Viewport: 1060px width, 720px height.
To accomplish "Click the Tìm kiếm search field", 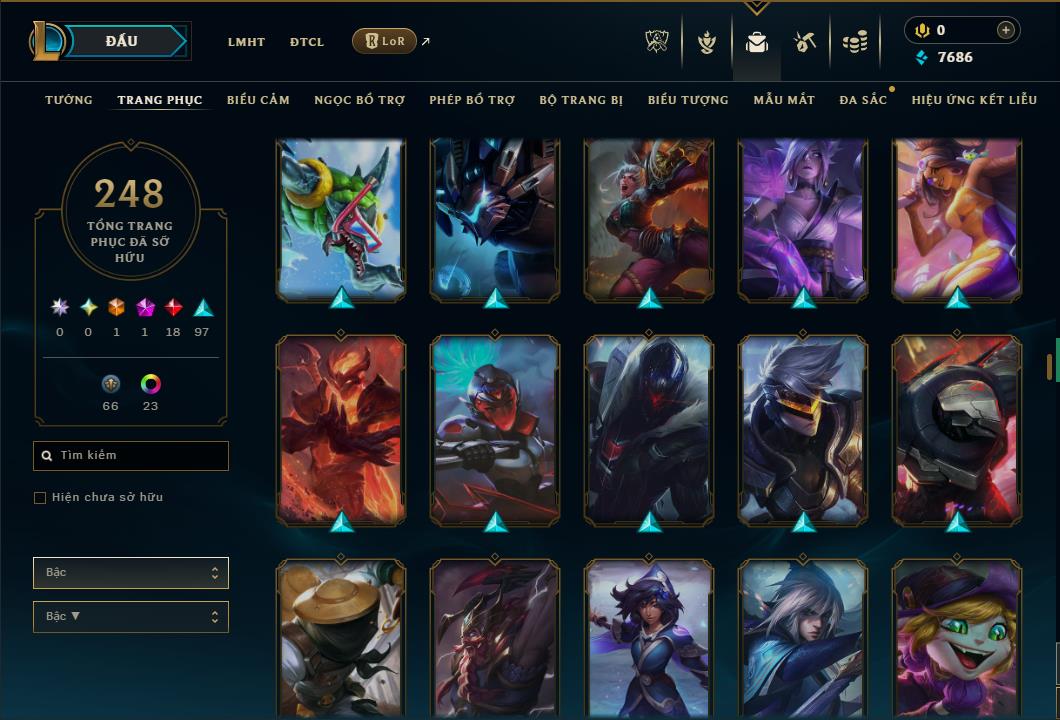I will click(x=131, y=456).
